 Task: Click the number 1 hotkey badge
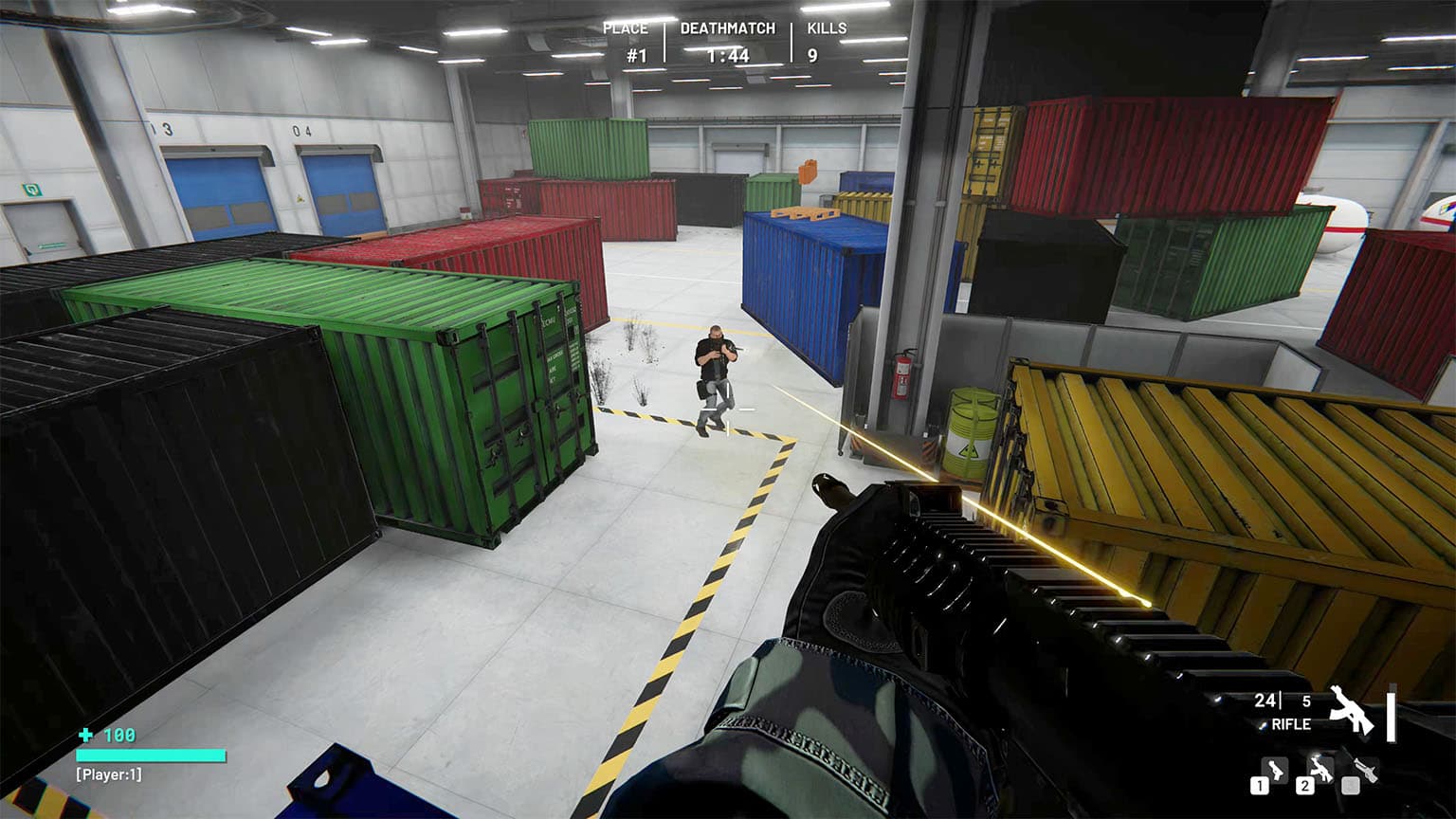tap(1260, 785)
